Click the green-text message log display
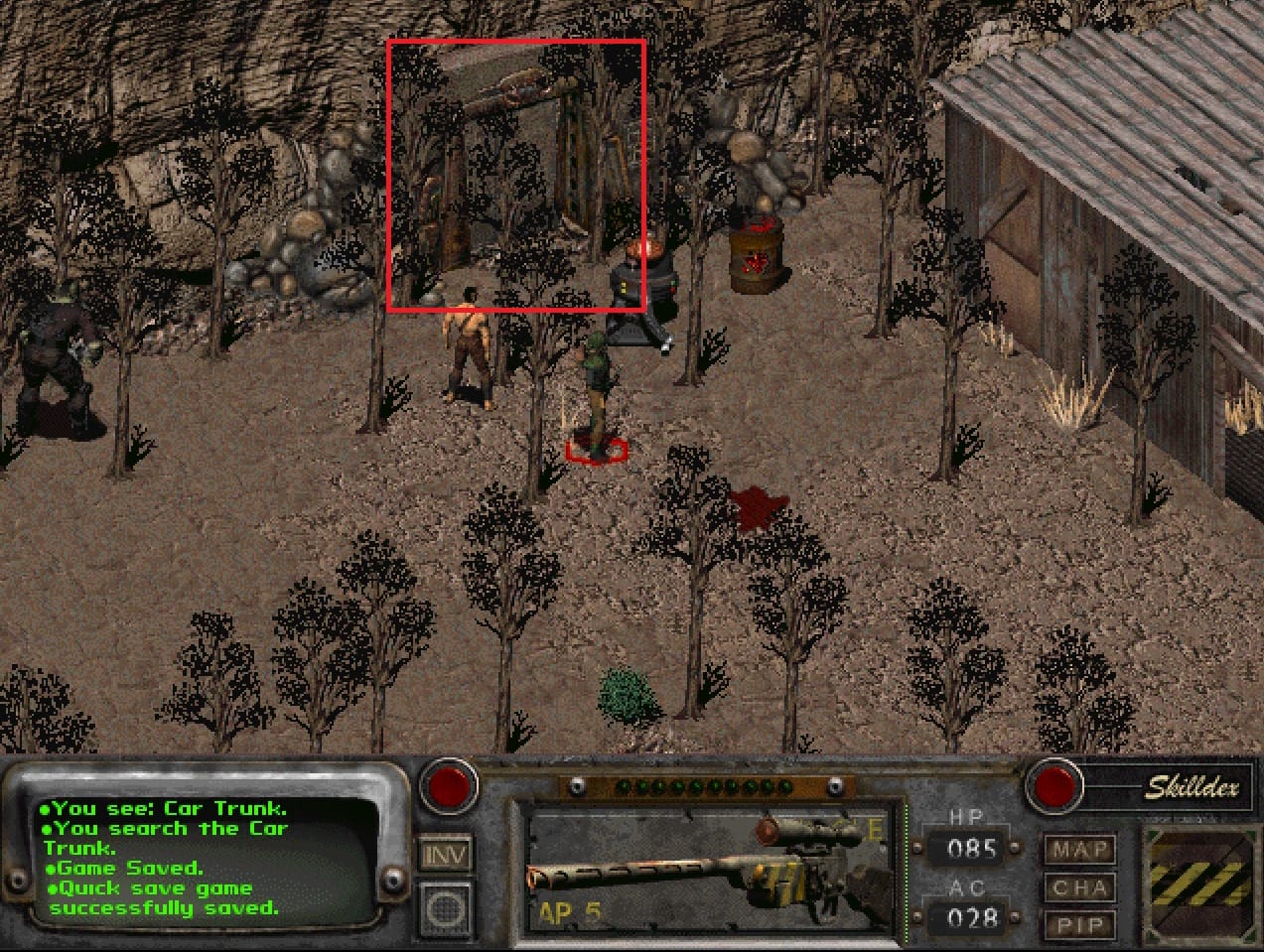Image resolution: width=1264 pixels, height=952 pixels. 199,858
